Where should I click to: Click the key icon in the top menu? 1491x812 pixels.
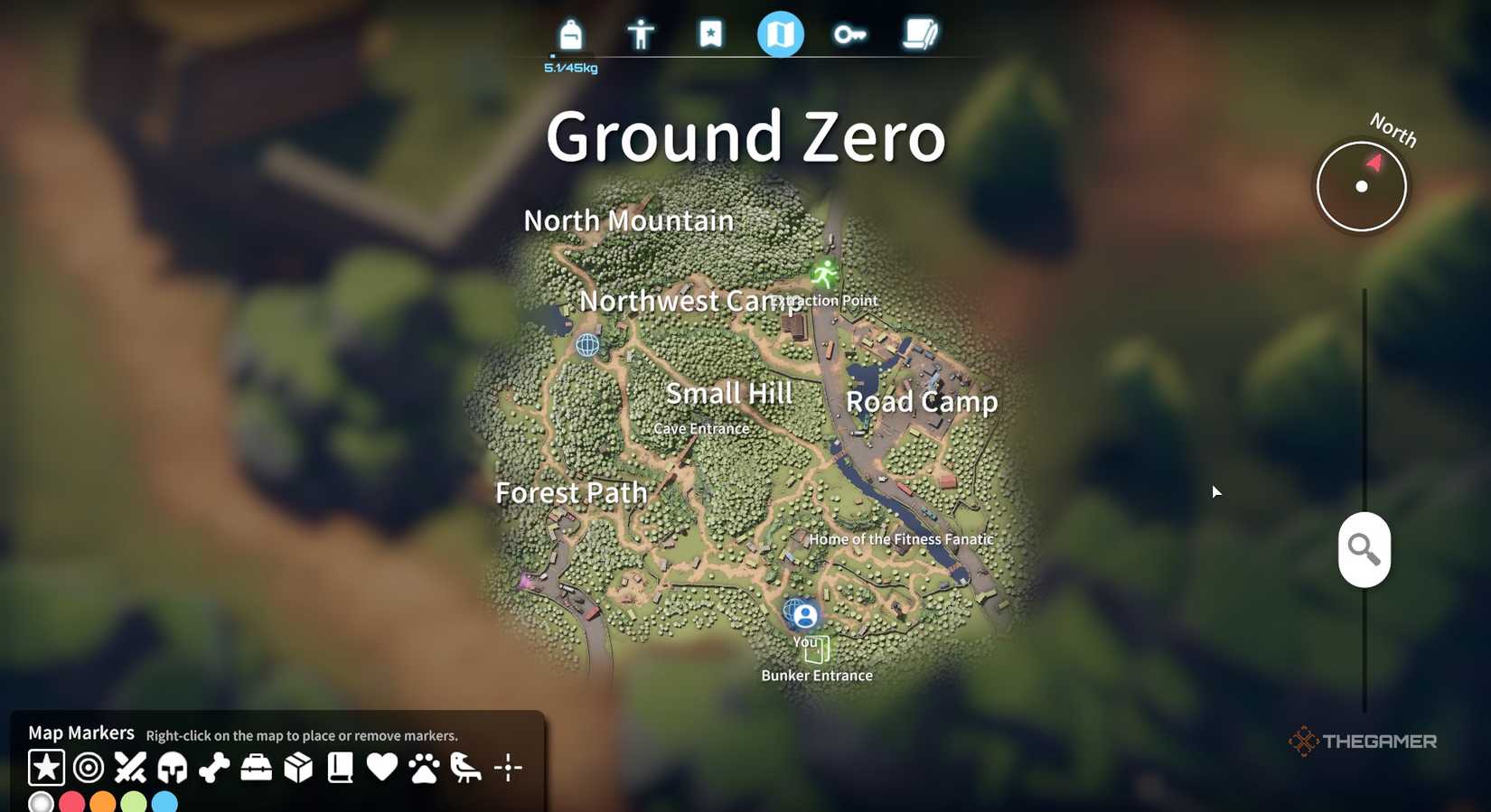coord(849,34)
